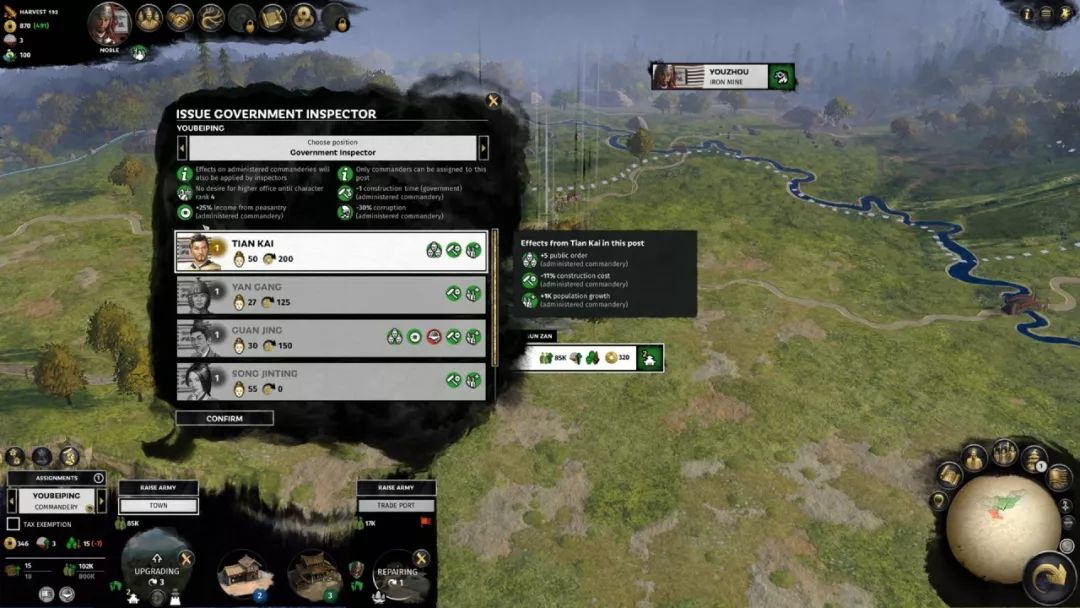Choose Yan Gang from the candidate list
This screenshot has height=608, width=1080.
tap(330, 295)
